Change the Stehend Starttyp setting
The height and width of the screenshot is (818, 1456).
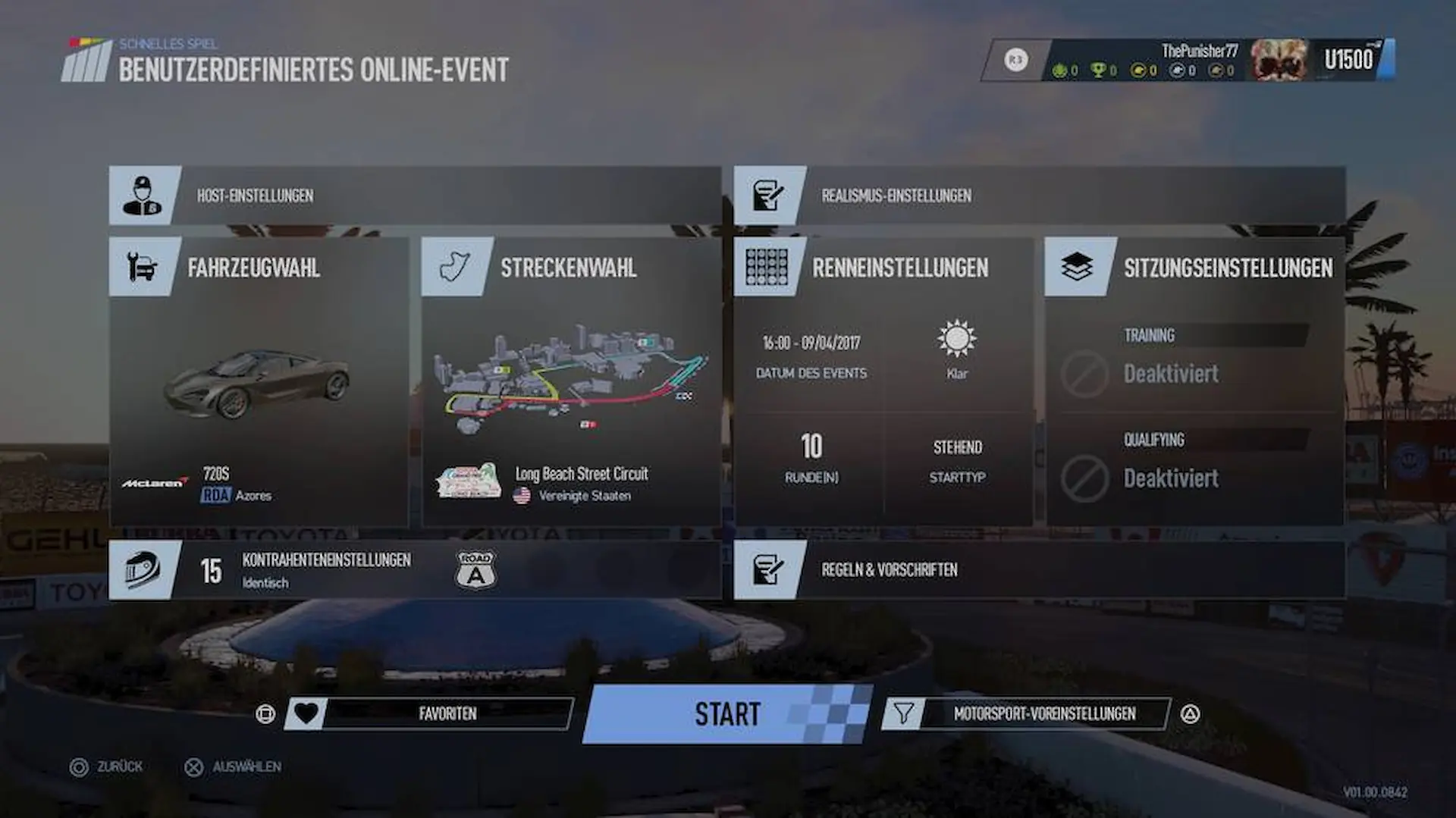click(957, 459)
